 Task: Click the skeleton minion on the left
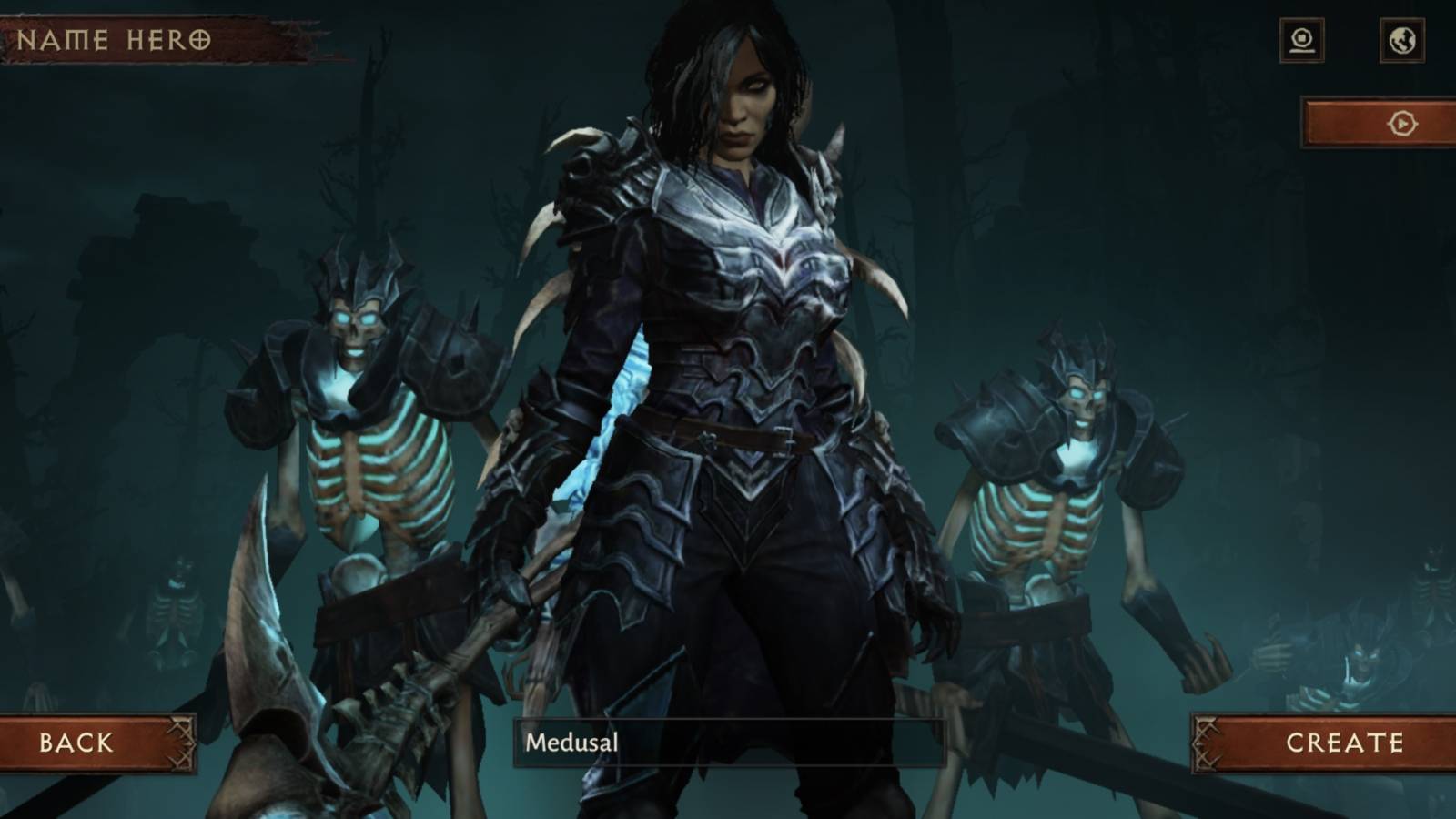364,409
